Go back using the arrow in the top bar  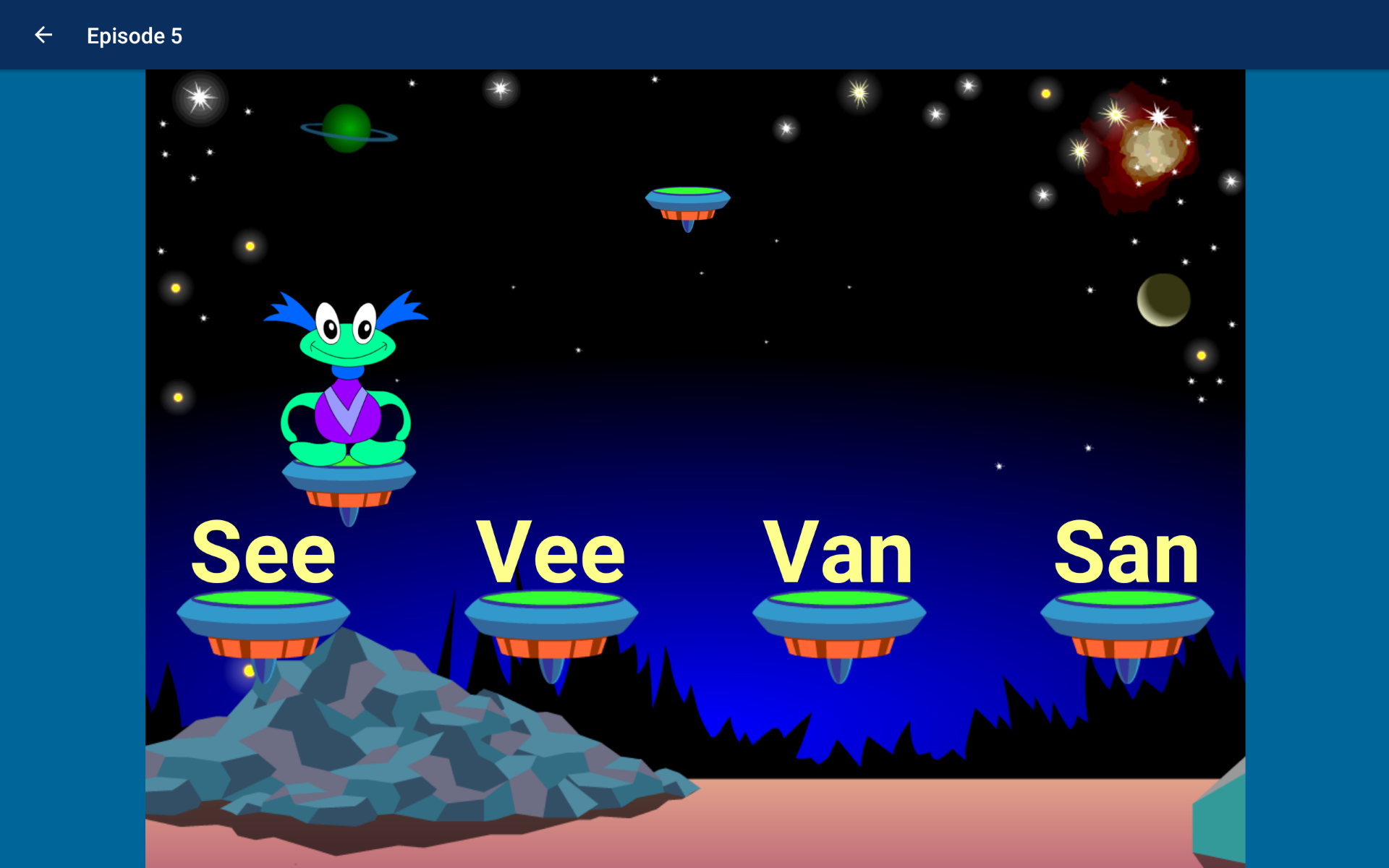43,35
